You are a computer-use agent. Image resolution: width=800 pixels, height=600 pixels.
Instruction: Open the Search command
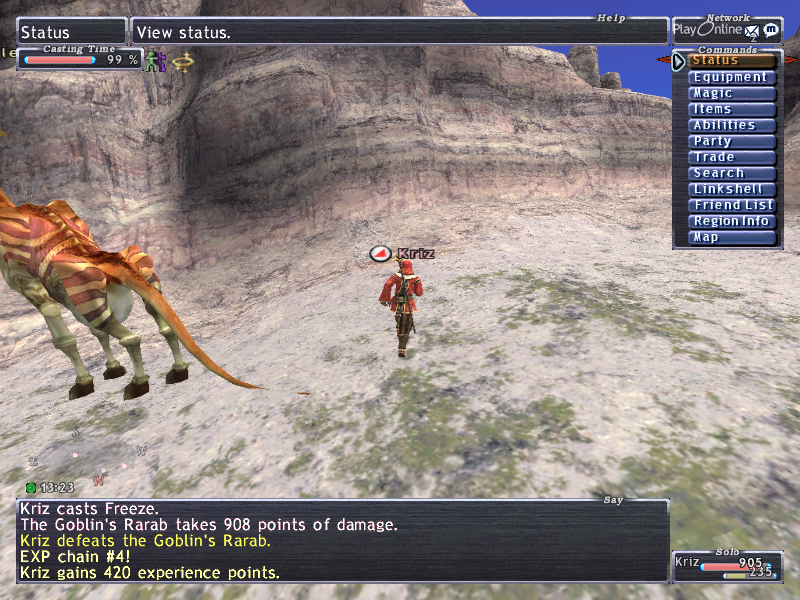(x=733, y=173)
